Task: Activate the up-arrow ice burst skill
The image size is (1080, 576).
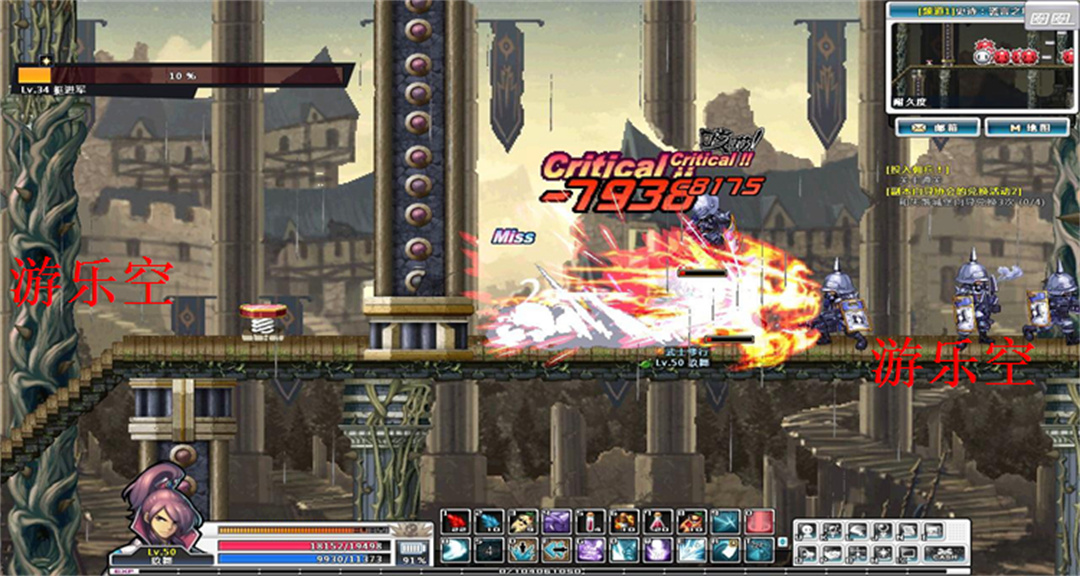Action: coord(523,549)
